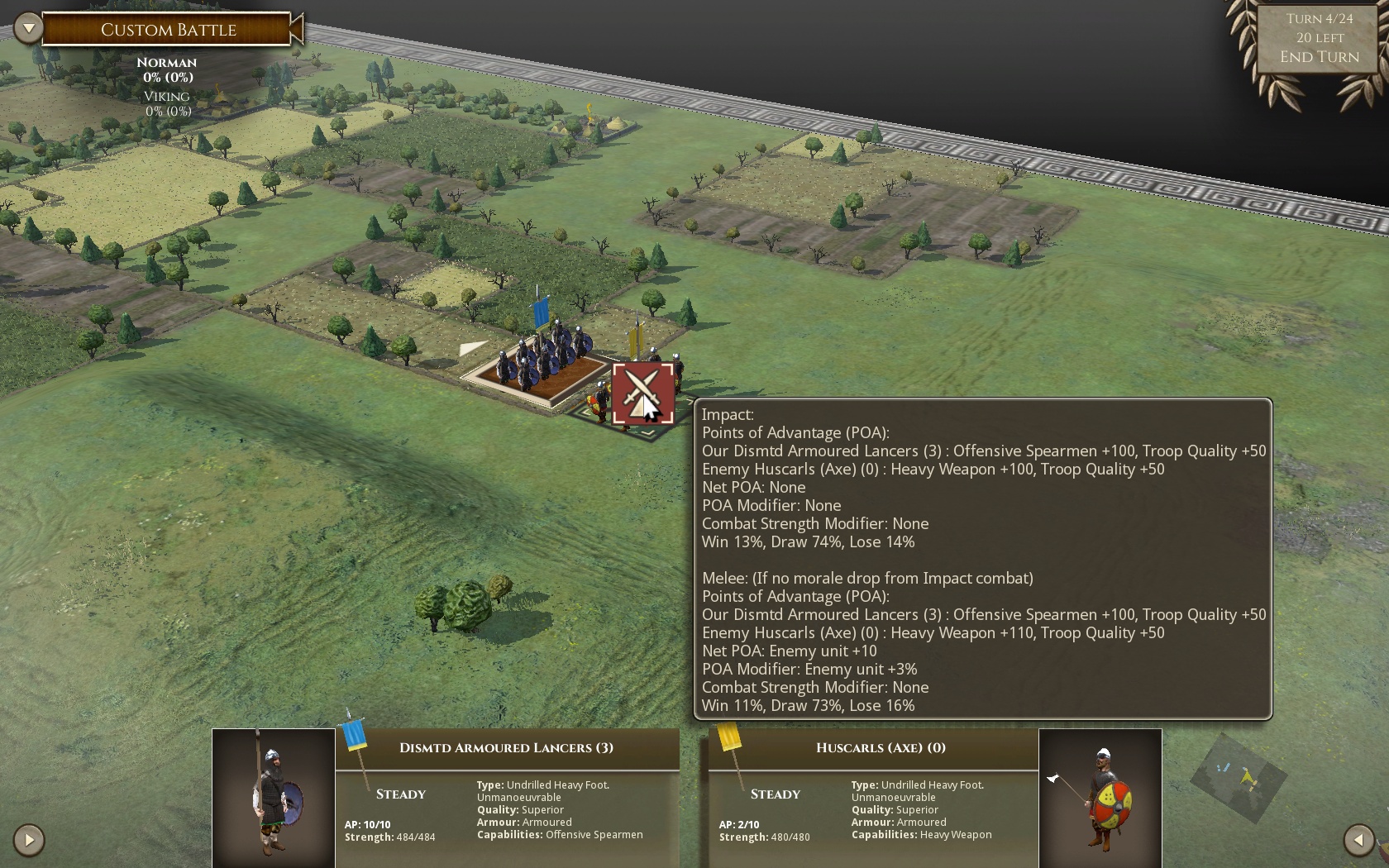This screenshot has height=868, width=1389.
Task: Confirm the crossed-swords attack on the Huscarls
Action: click(x=642, y=393)
